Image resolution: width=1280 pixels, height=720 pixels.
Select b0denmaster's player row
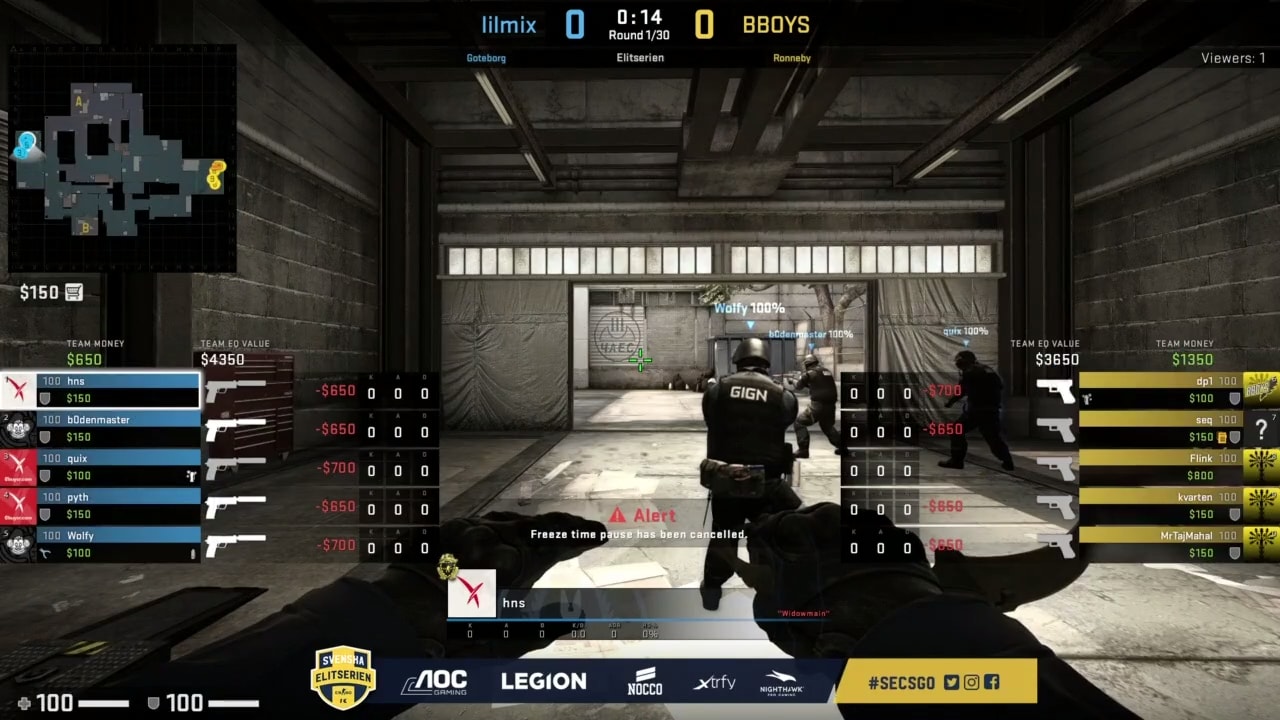(118, 429)
